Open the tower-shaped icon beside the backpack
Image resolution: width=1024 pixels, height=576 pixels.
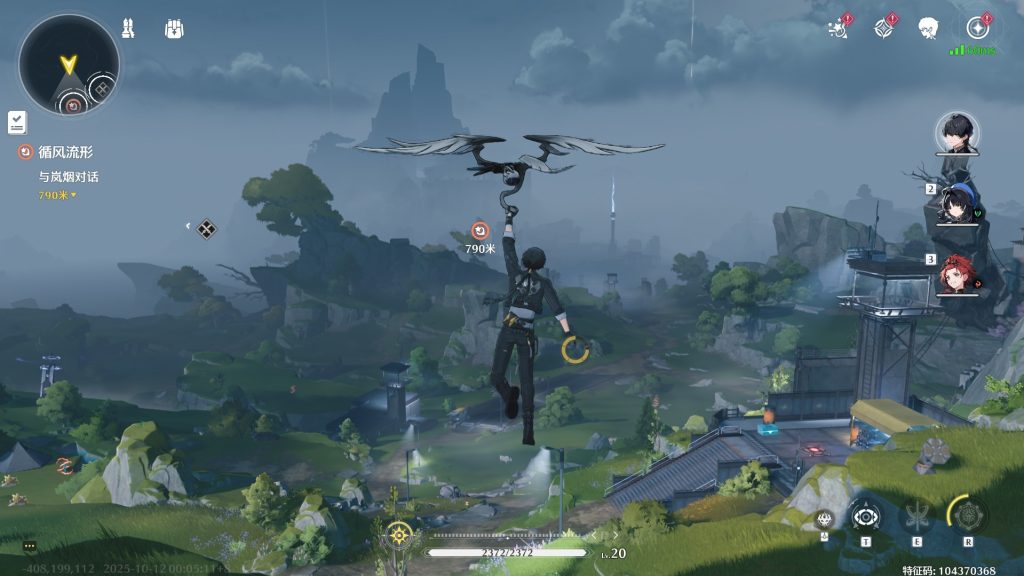[x=128, y=28]
